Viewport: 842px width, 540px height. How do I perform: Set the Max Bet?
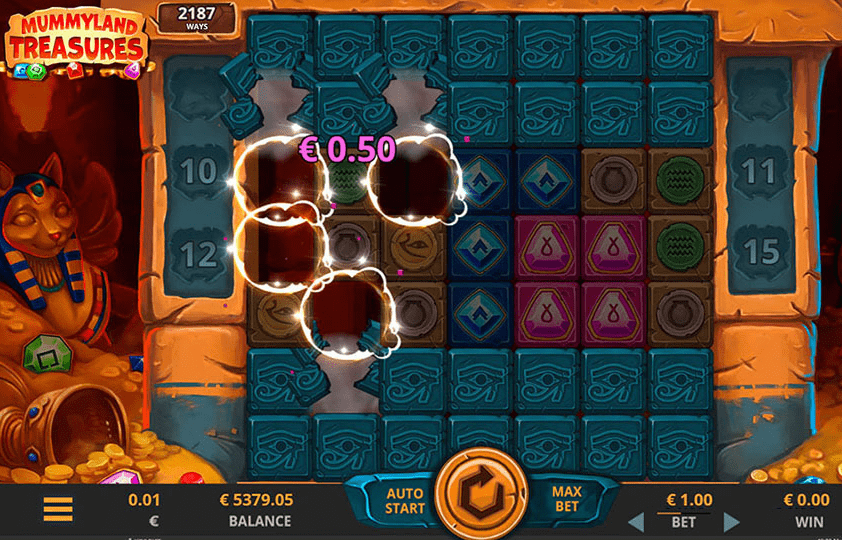tap(567, 500)
